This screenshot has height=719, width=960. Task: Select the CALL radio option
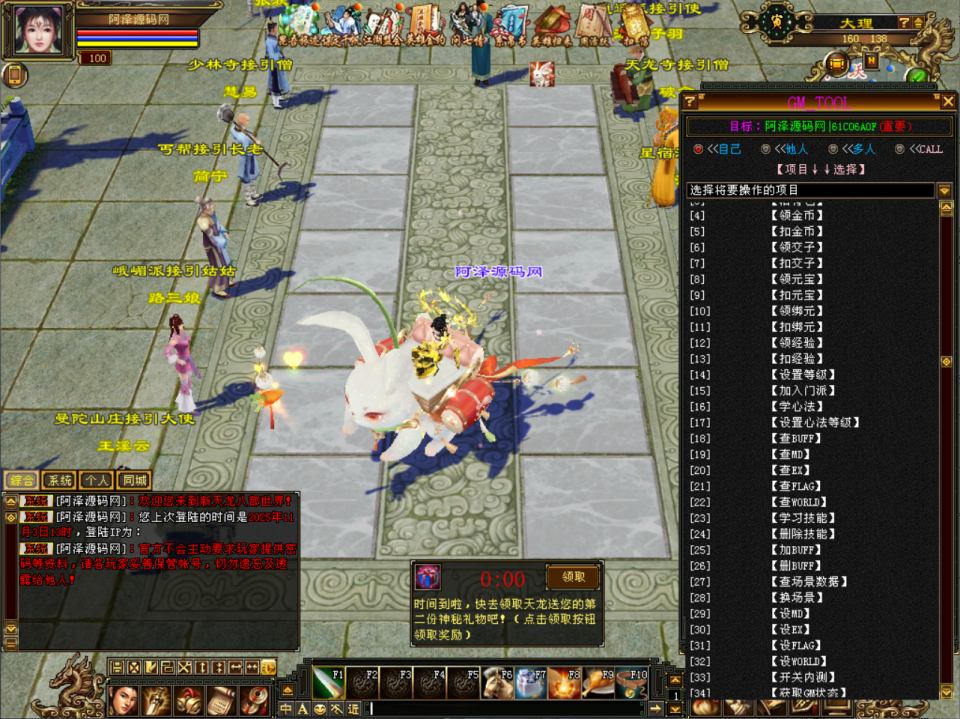point(900,149)
